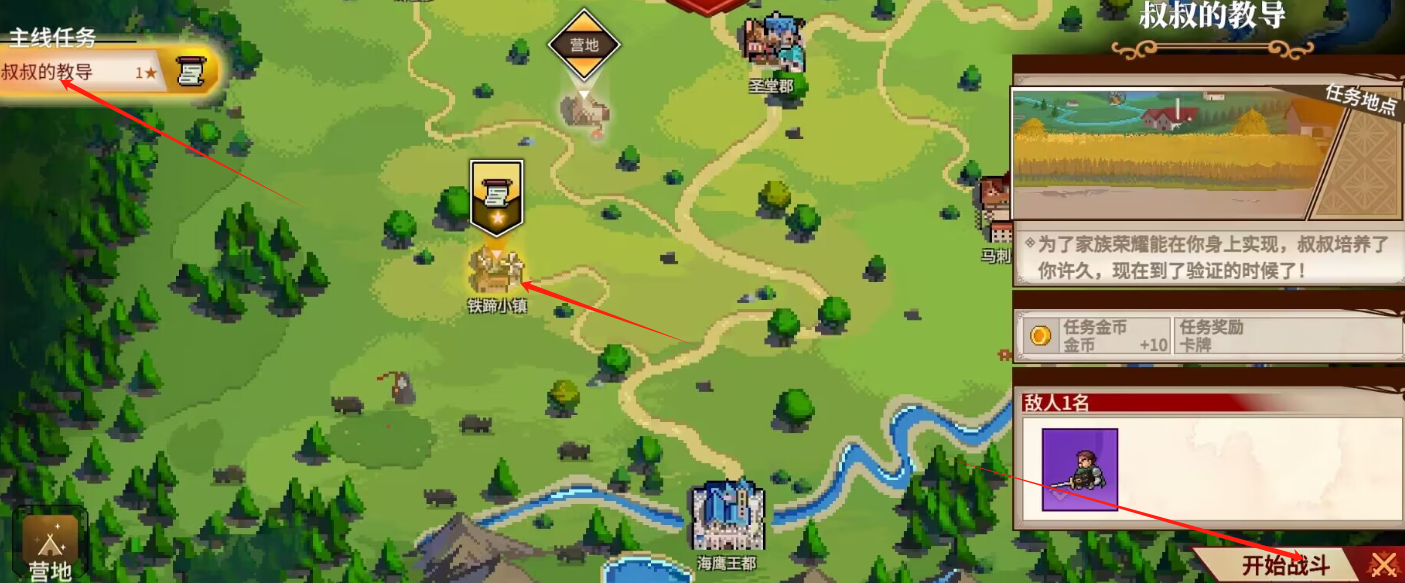Viewport: 1405px width, 583px height.
Task: Close the quest panel with crossed-swords icon
Action: coord(1382,565)
